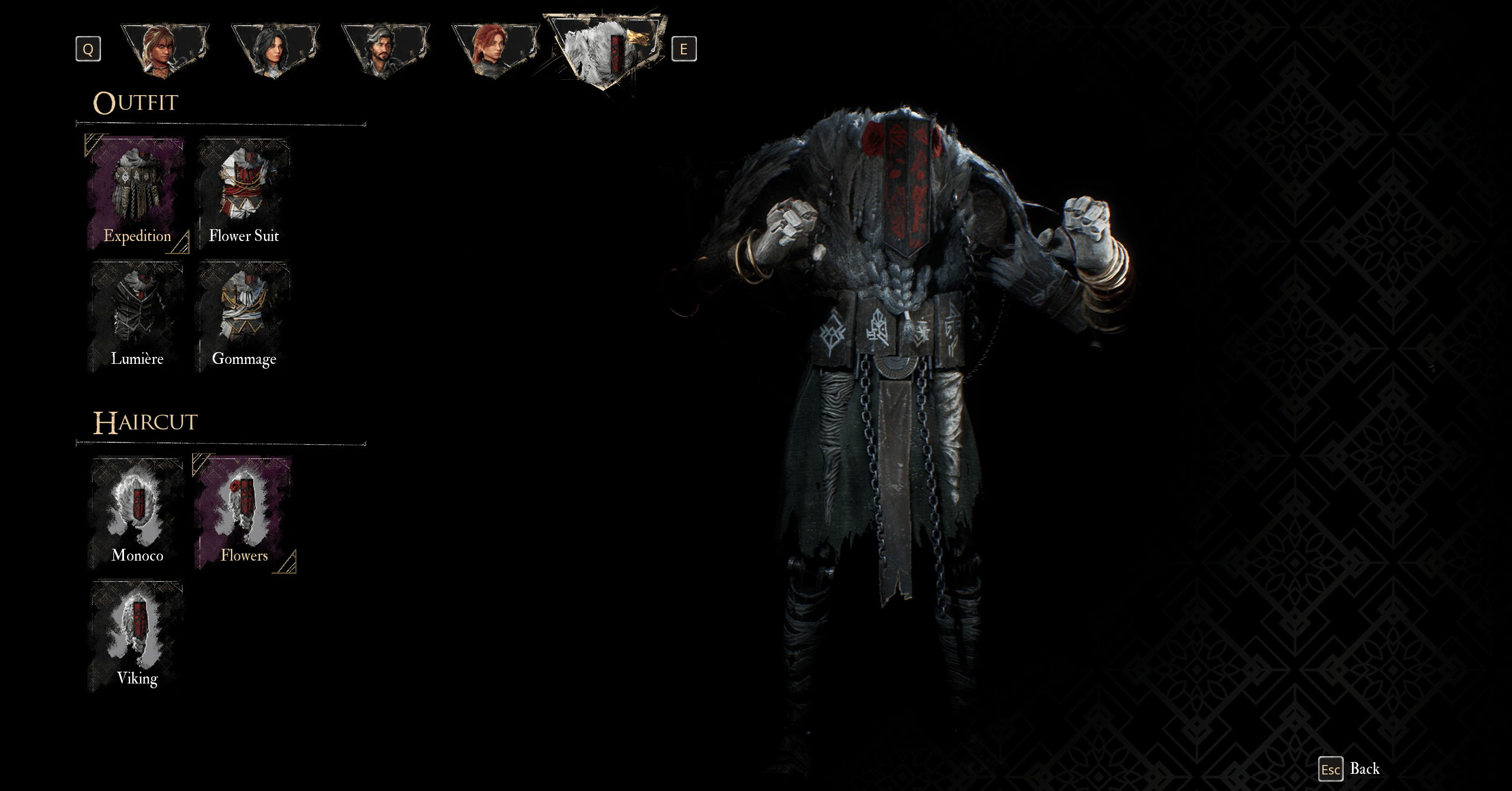The width and height of the screenshot is (1512, 791).
Task: Choose the Flowers haircut
Action: [x=243, y=513]
